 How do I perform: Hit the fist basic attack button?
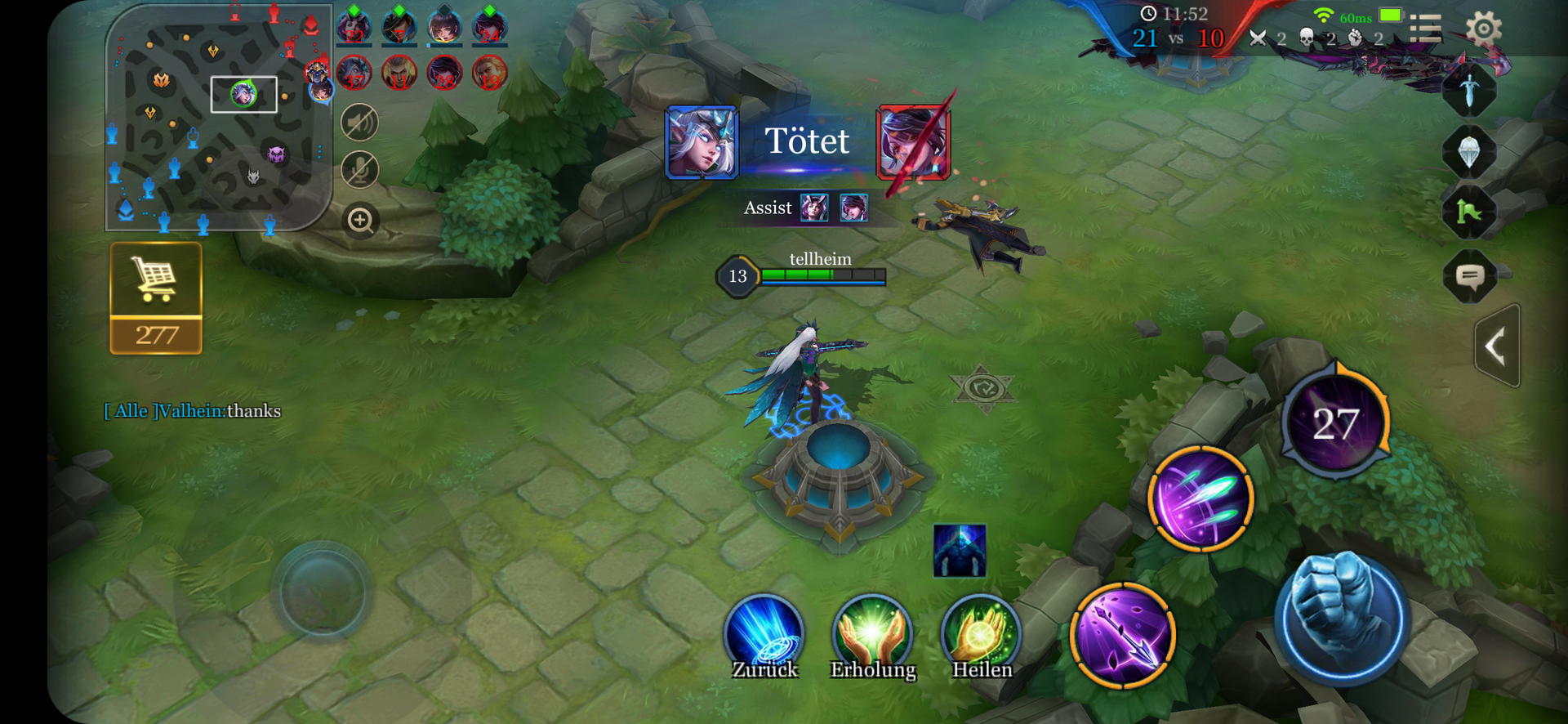[x=1339, y=617]
